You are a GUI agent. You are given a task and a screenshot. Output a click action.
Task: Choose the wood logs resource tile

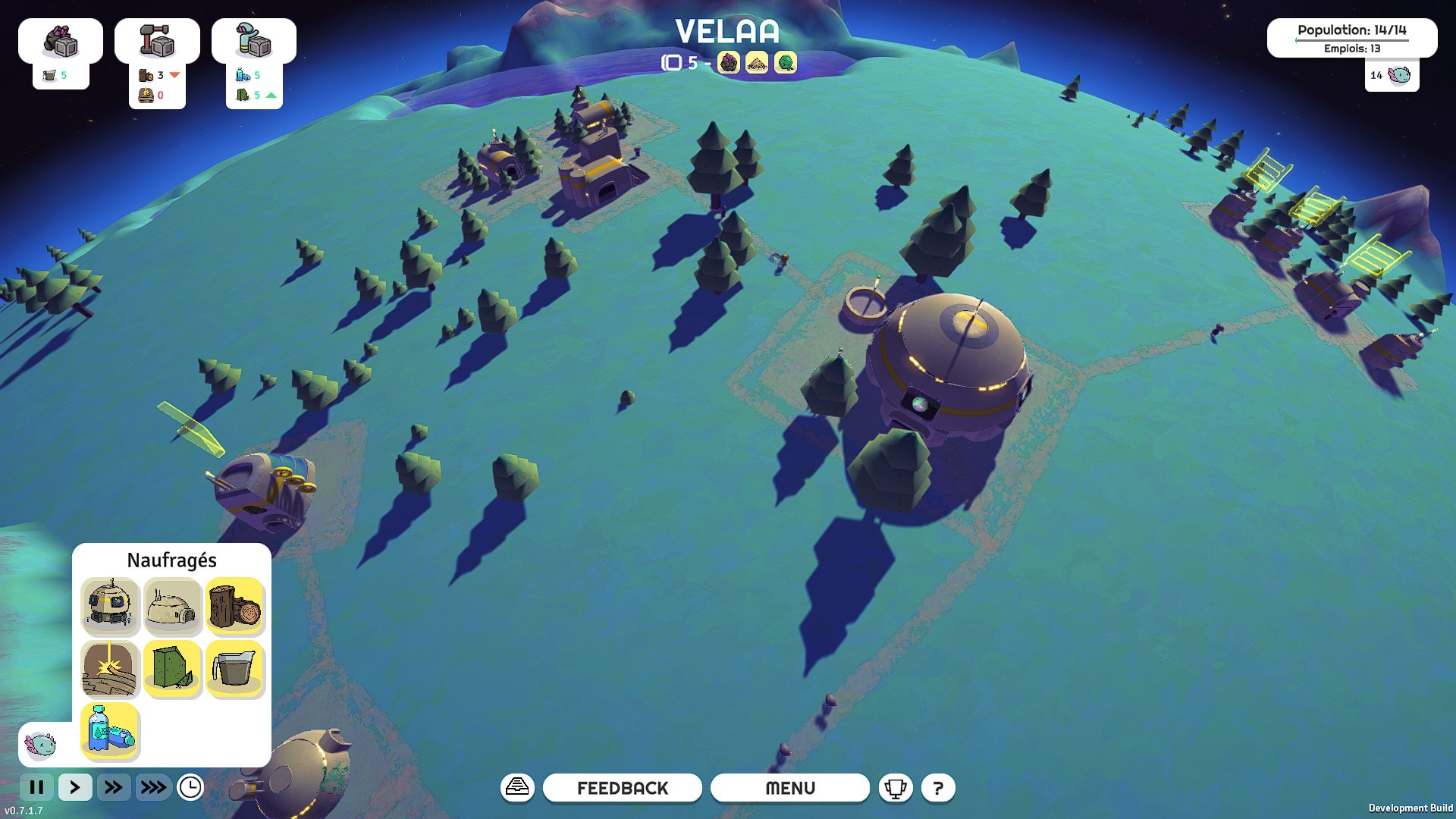click(x=235, y=605)
